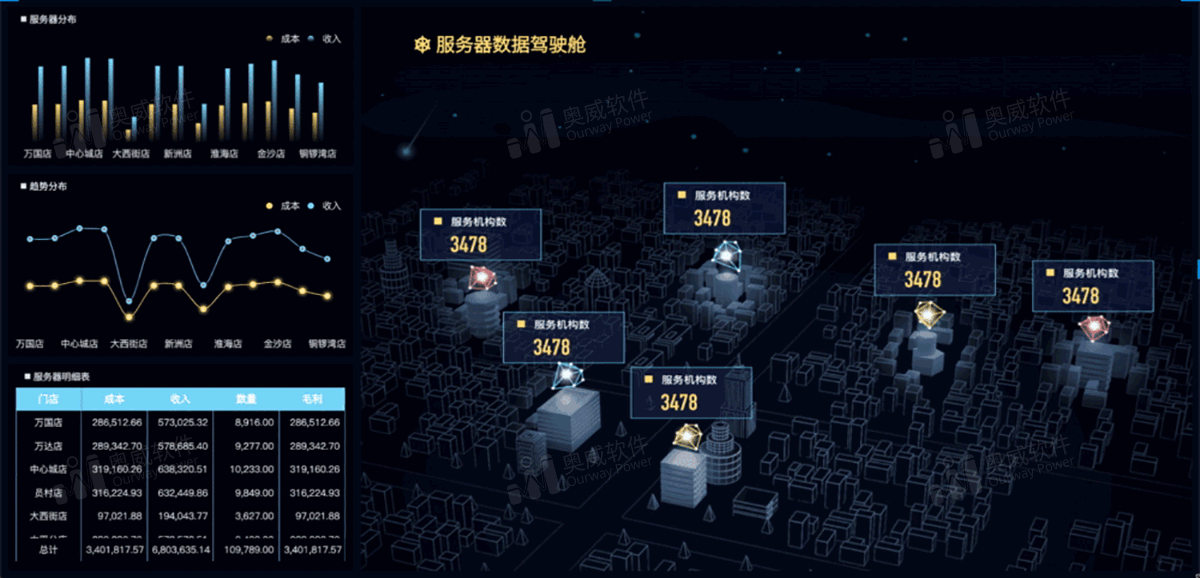Select the 毛利 column header
1200x578 pixels.
click(312, 399)
